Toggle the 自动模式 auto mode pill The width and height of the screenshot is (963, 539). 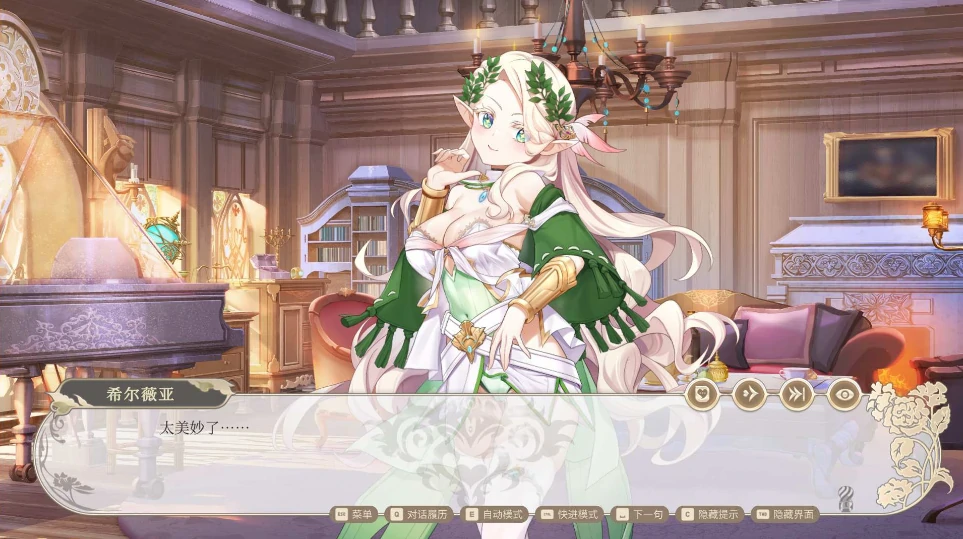[x=495, y=514]
